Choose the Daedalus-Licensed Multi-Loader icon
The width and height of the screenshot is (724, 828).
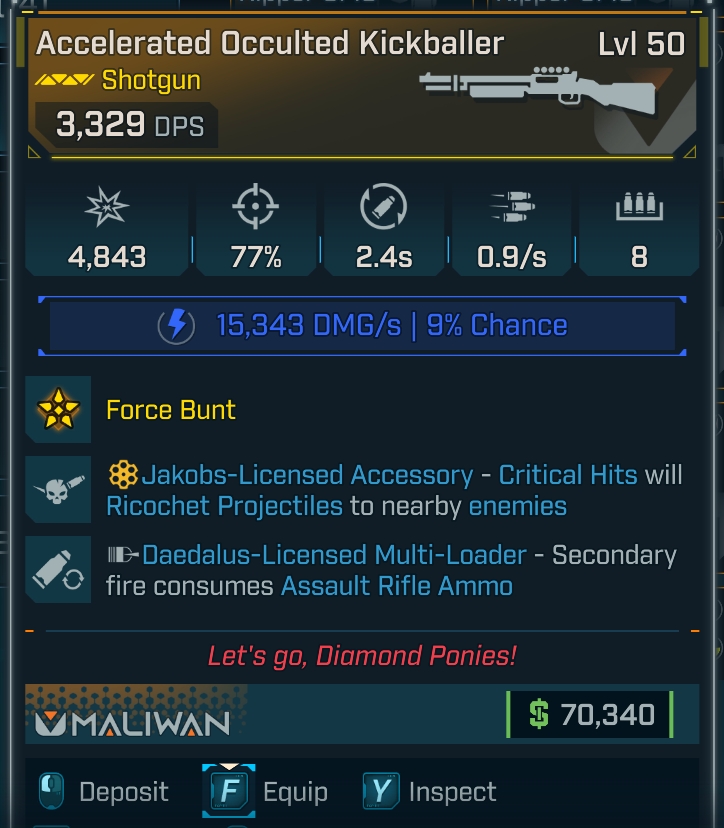tap(58, 570)
